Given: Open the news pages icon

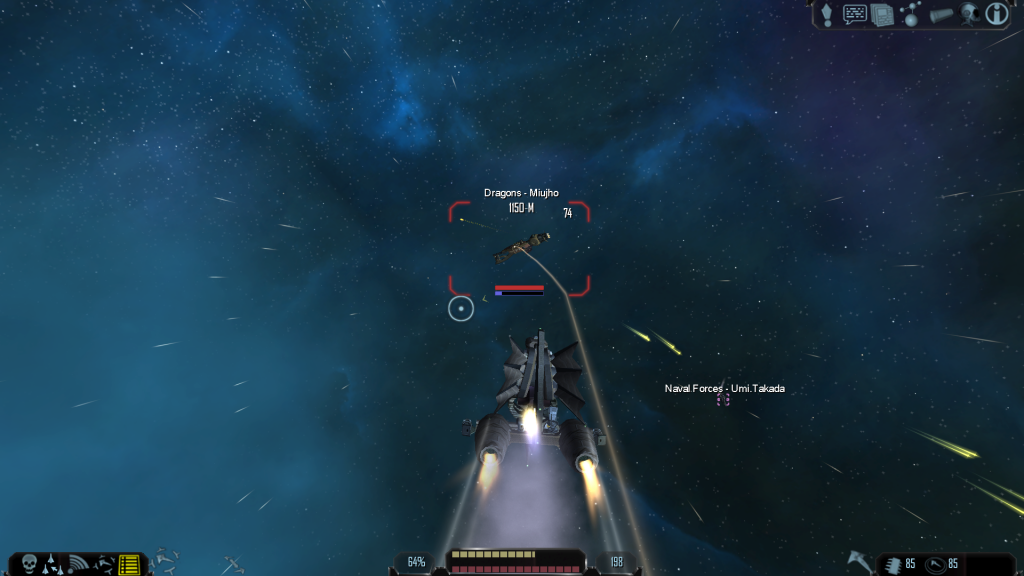Looking at the screenshot, I should [882, 14].
